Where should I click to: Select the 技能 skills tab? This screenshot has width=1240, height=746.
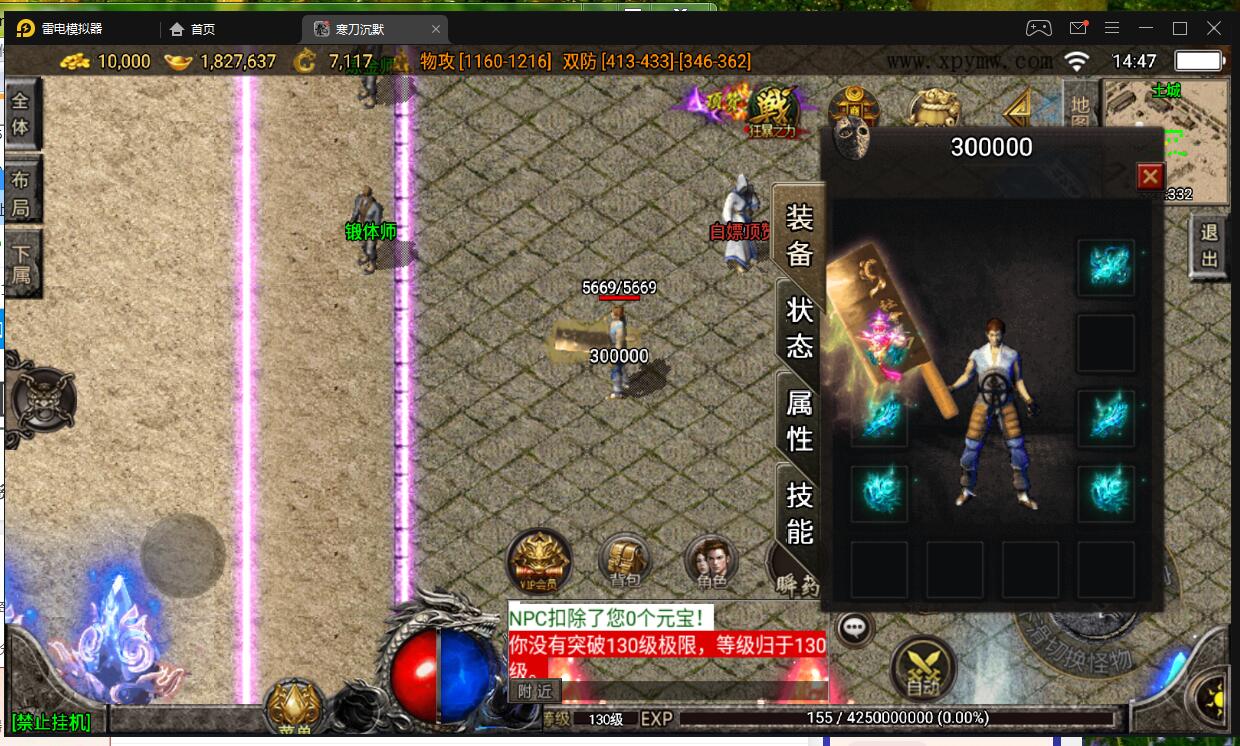[x=799, y=512]
